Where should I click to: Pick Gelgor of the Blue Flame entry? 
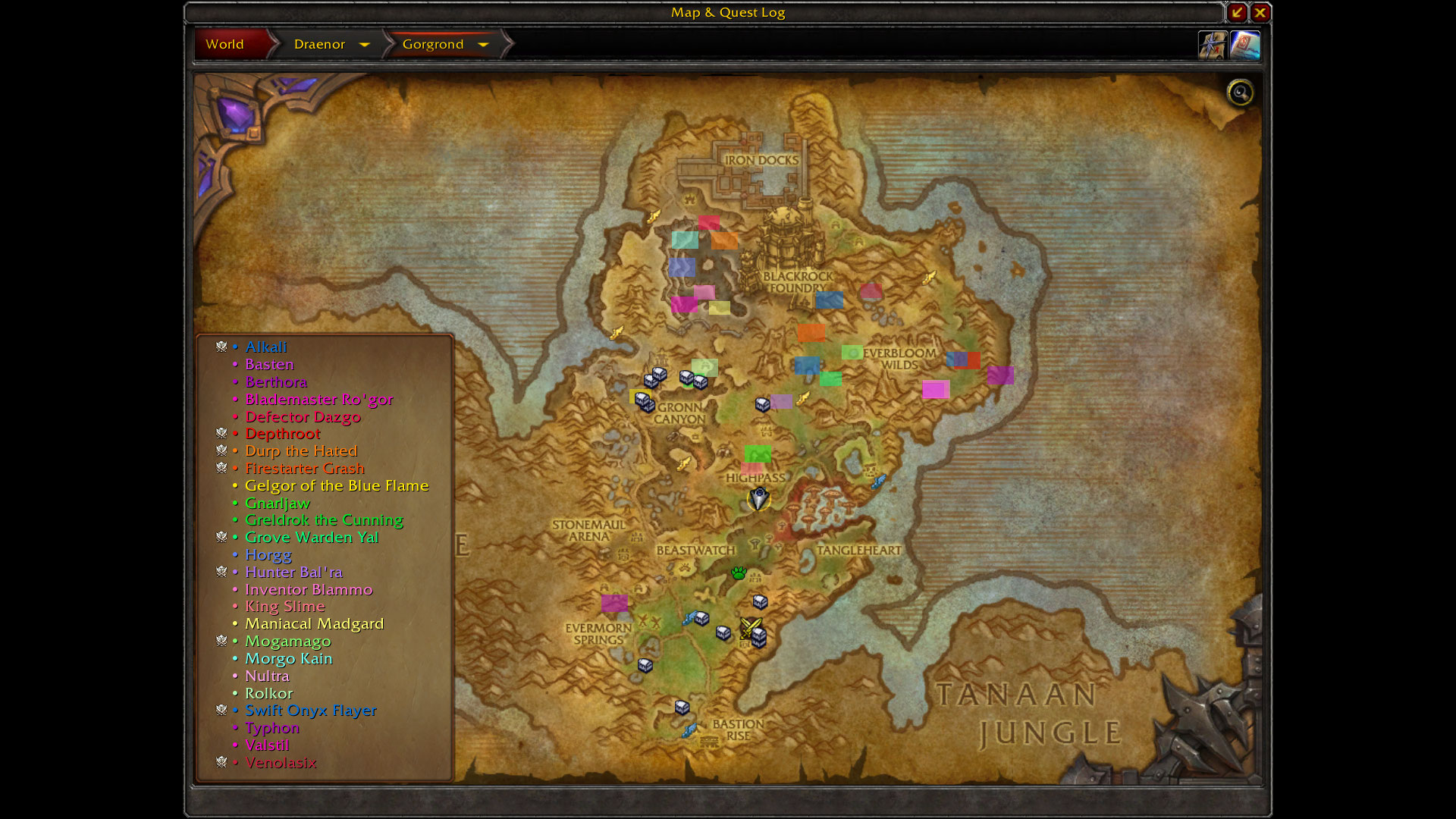coord(336,485)
